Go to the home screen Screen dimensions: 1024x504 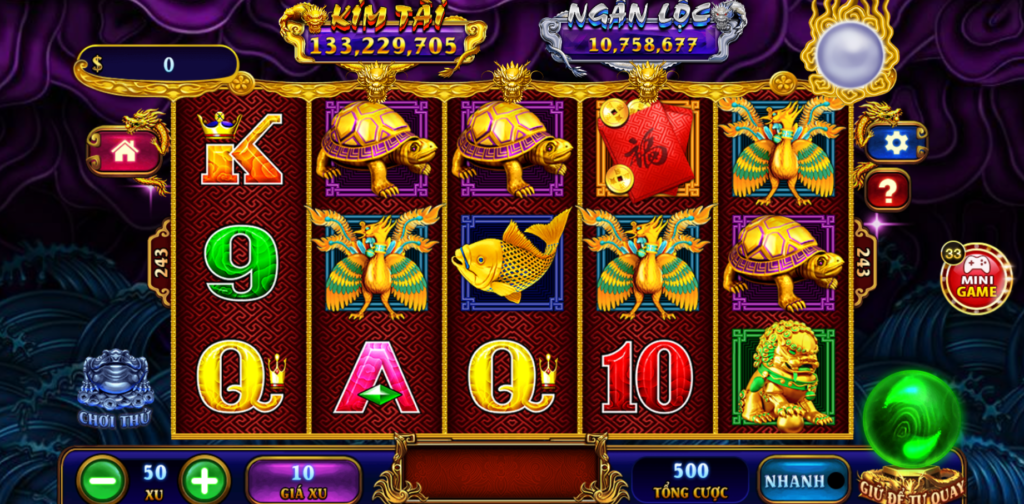[x=125, y=151]
